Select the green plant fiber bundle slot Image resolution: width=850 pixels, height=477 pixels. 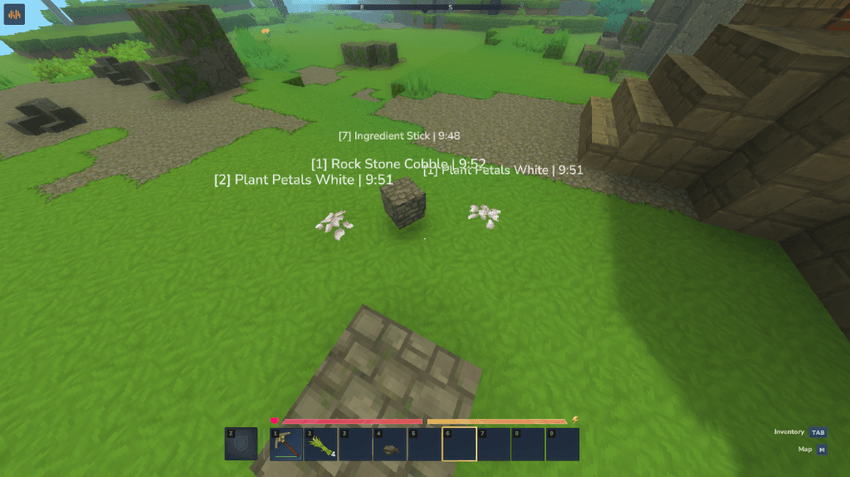pos(320,444)
